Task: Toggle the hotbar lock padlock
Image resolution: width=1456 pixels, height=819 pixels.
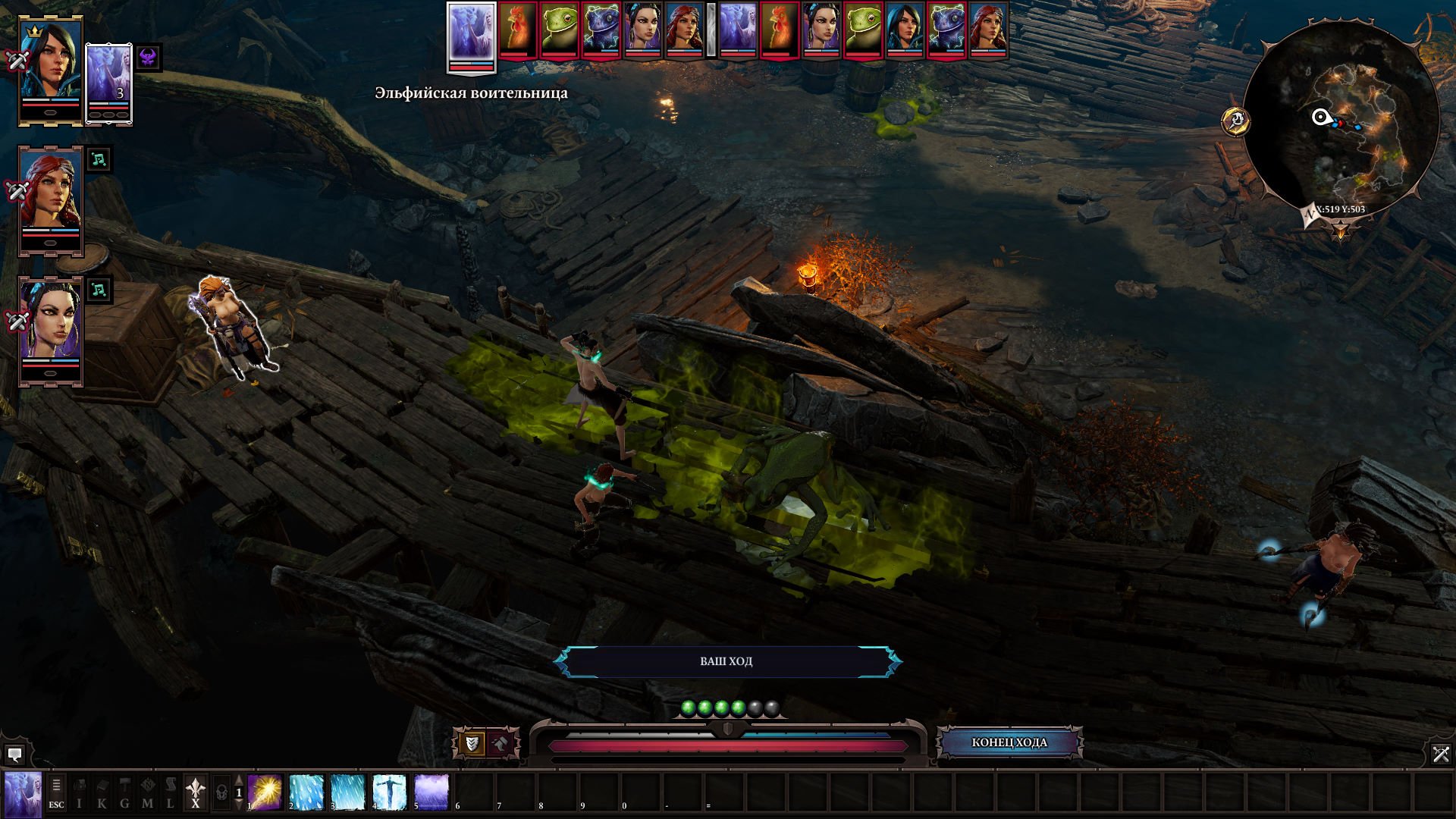Action: click(221, 793)
